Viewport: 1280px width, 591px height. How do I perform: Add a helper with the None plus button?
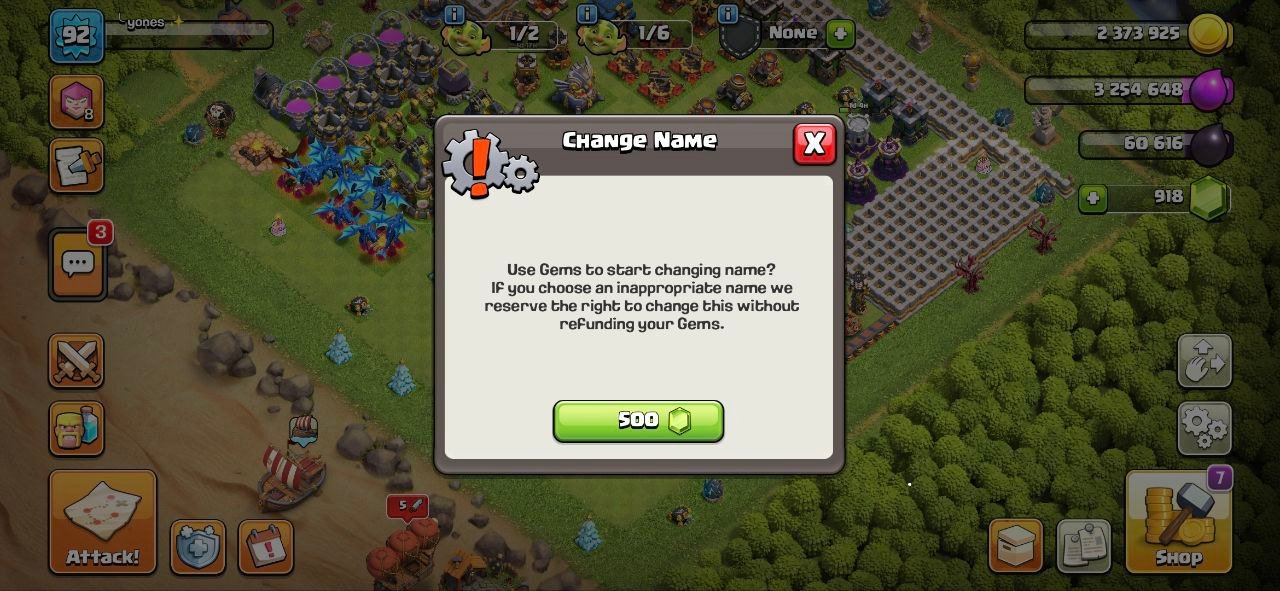(x=840, y=33)
